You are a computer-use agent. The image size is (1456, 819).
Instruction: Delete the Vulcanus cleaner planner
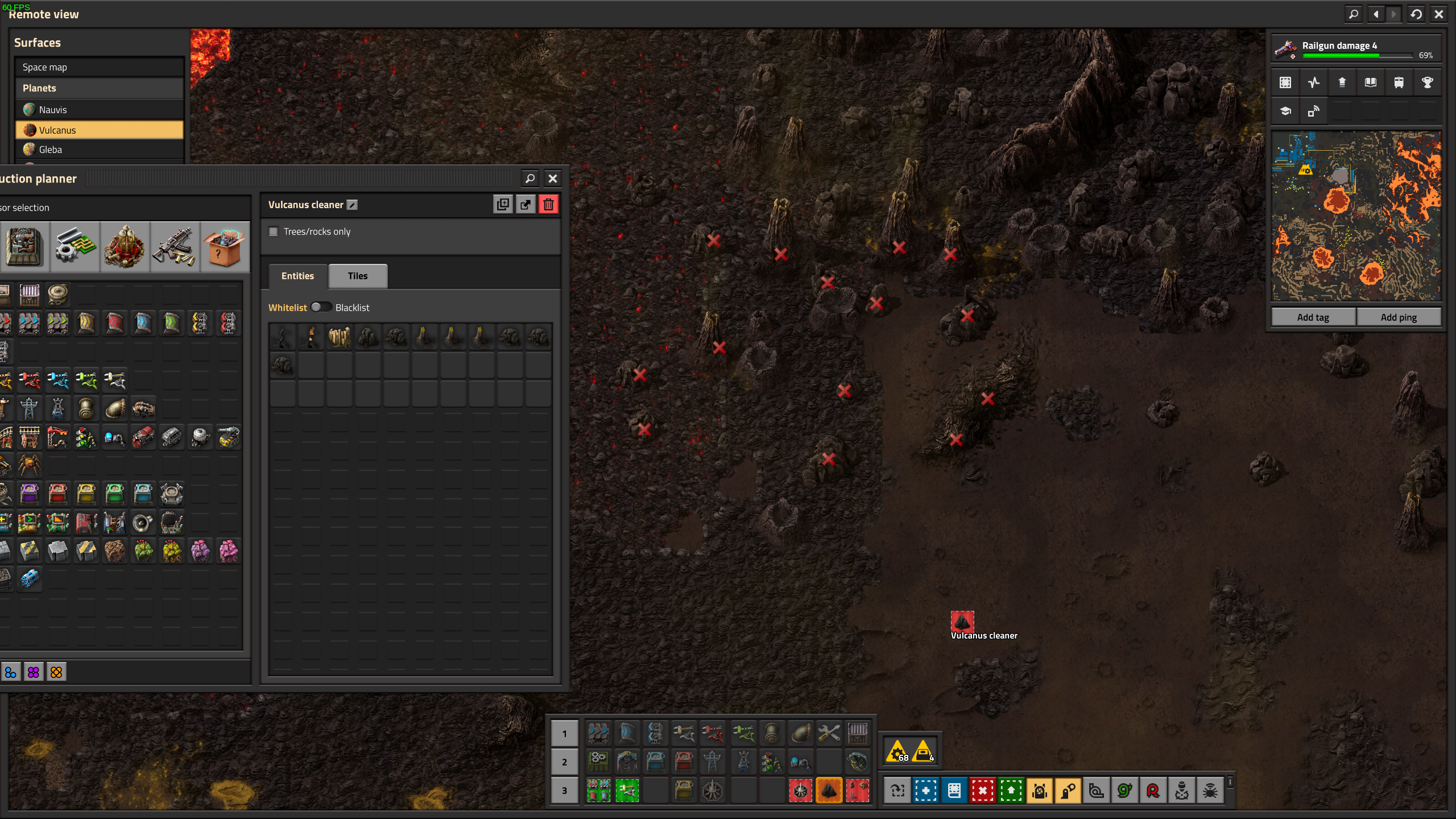coord(548,205)
